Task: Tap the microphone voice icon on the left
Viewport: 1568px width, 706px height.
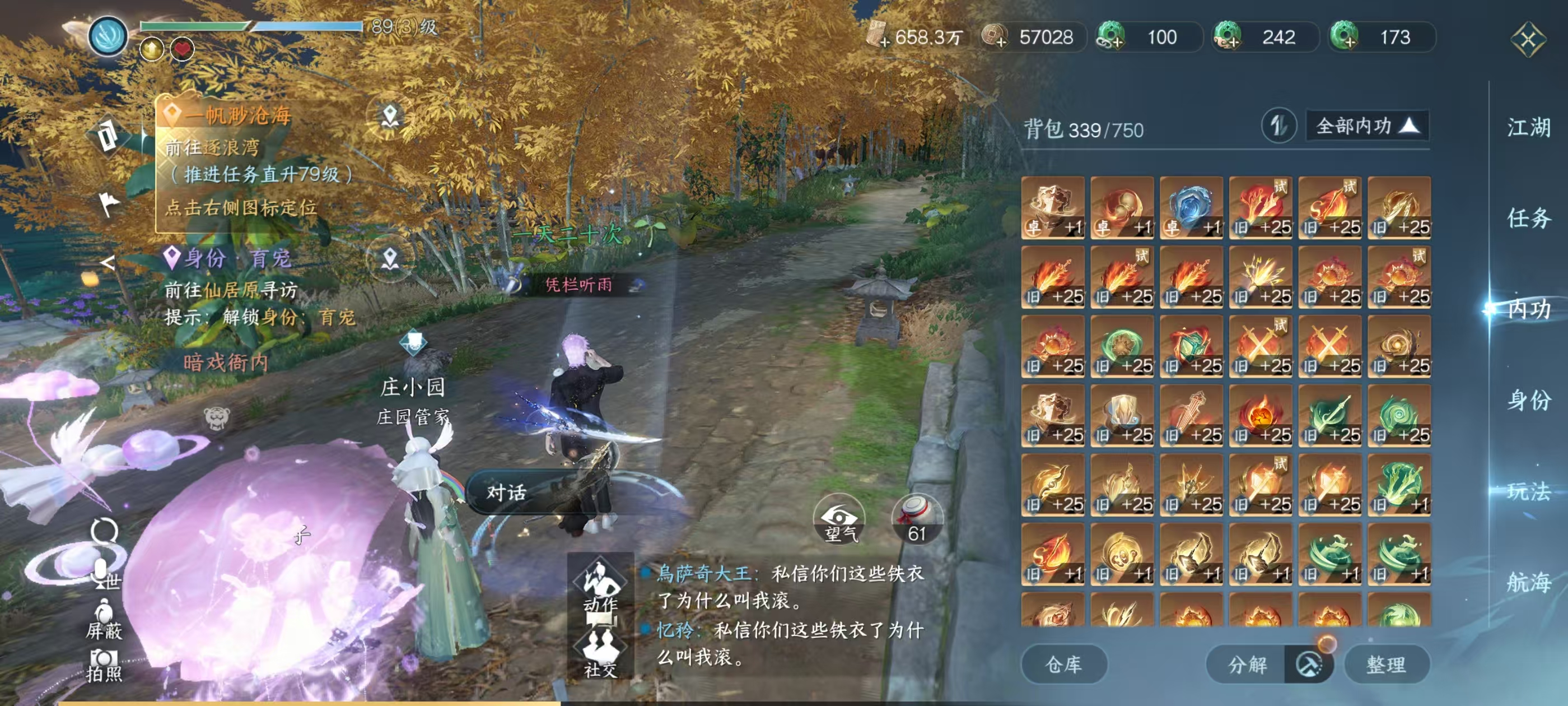Action: (x=101, y=572)
